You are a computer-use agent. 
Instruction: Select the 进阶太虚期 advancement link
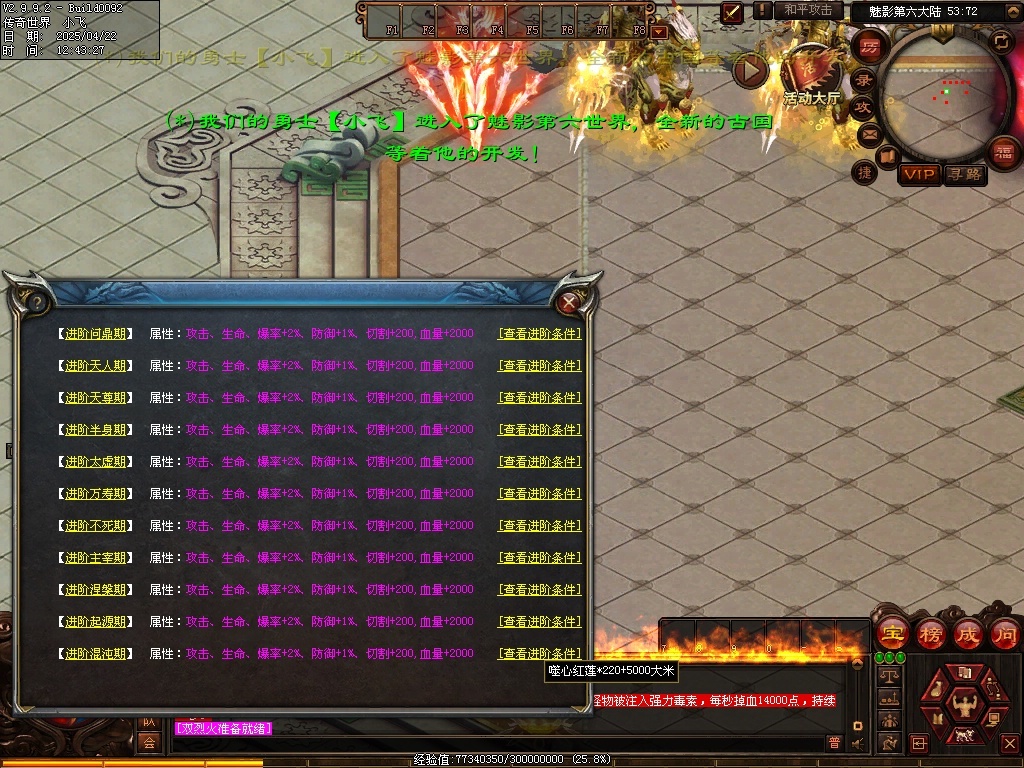point(96,462)
